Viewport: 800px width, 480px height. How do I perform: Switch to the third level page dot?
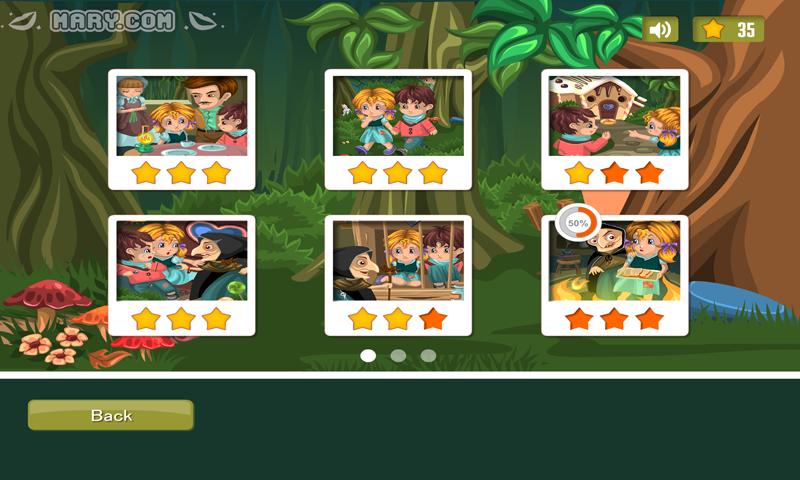(x=428, y=355)
